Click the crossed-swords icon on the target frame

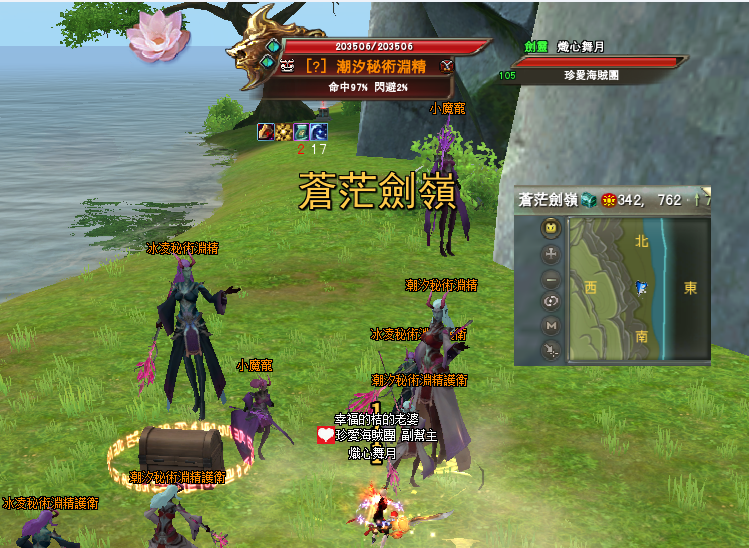(x=447, y=65)
